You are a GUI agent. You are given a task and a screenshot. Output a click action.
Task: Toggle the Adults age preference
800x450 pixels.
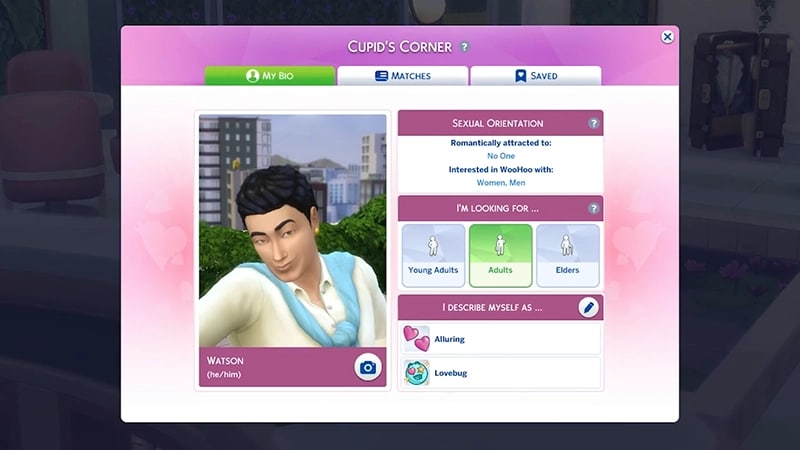click(x=500, y=255)
